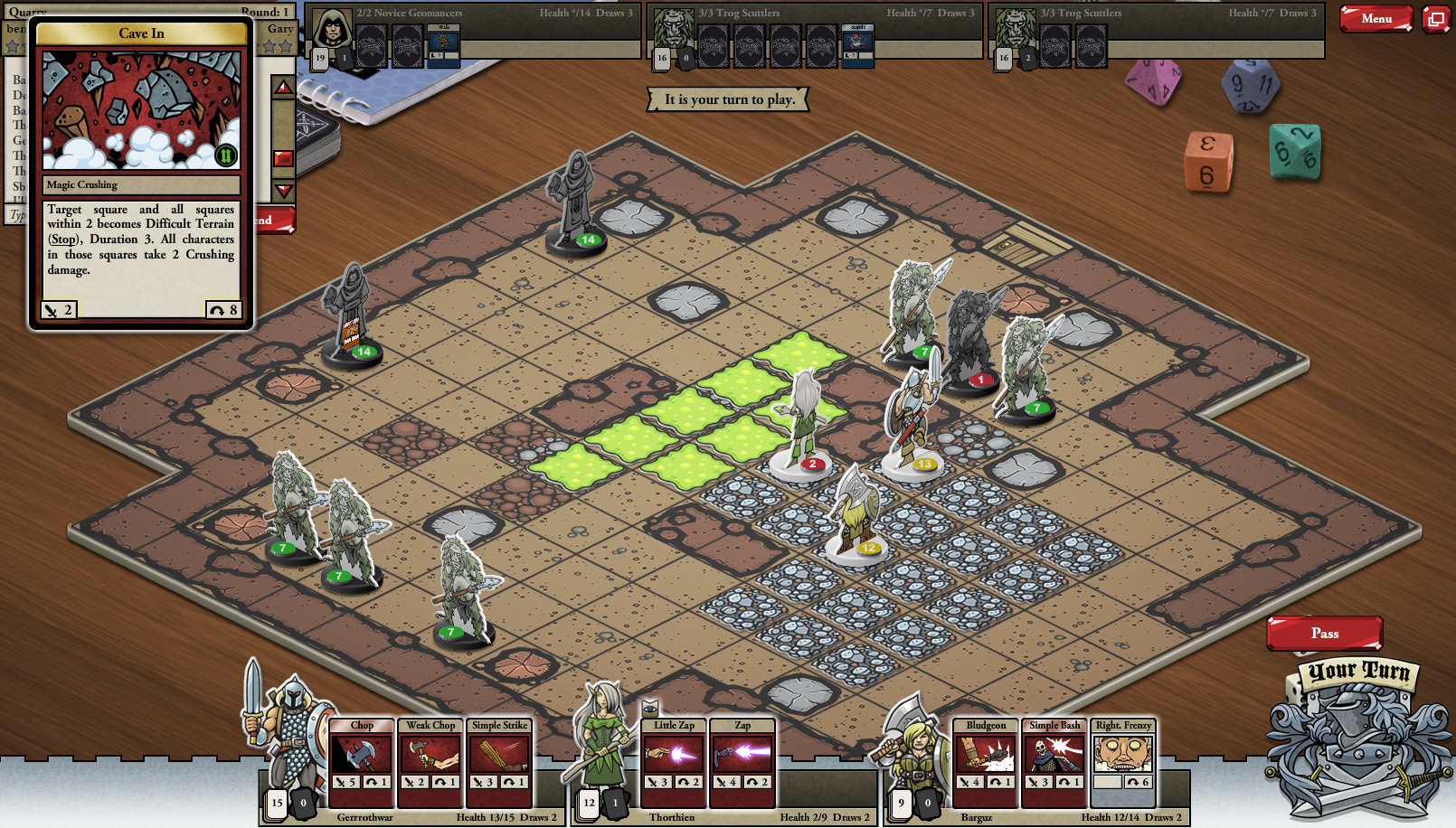Choose the Simple Strike card

(x=499, y=761)
